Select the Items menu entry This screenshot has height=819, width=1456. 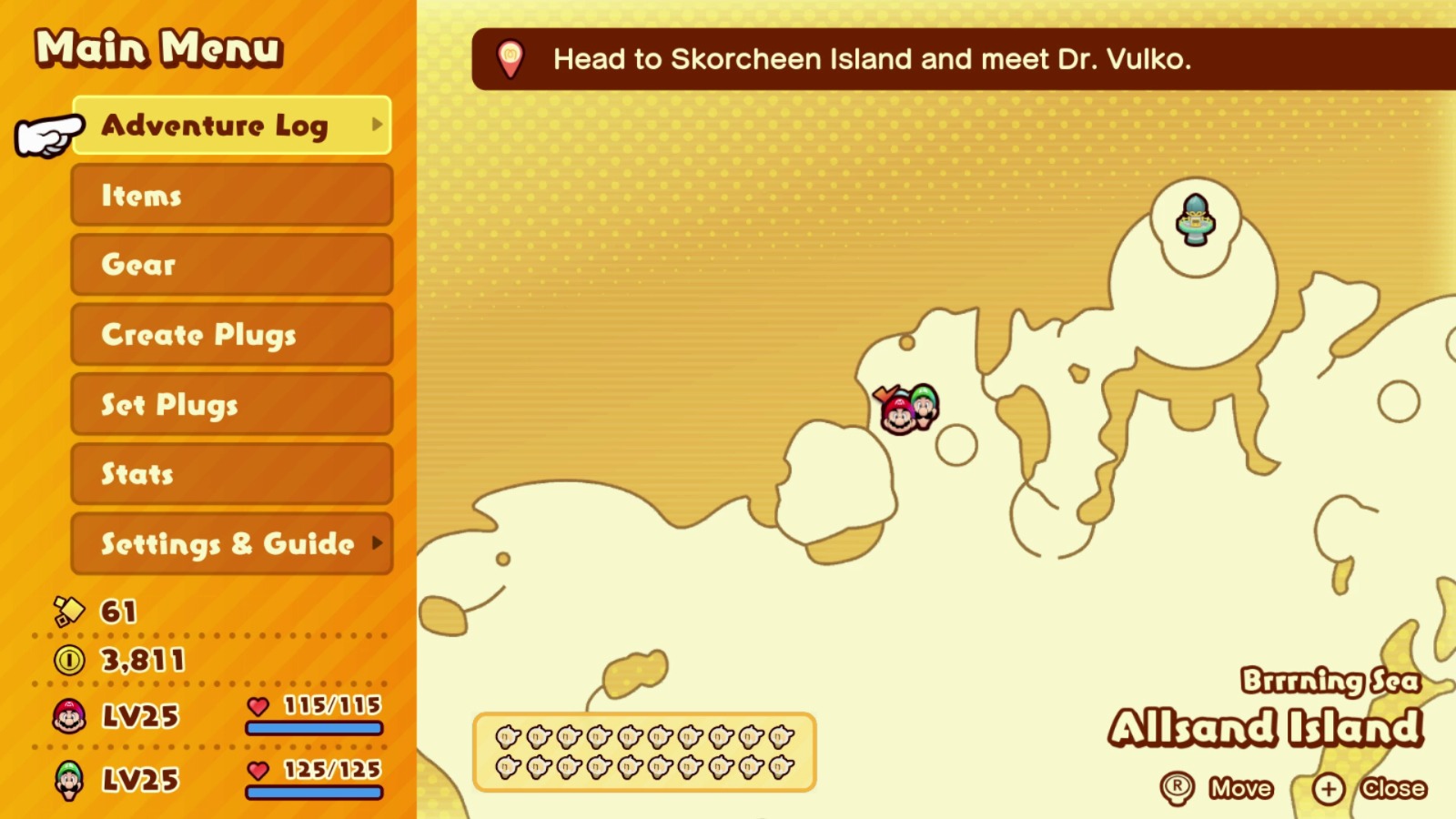(230, 196)
